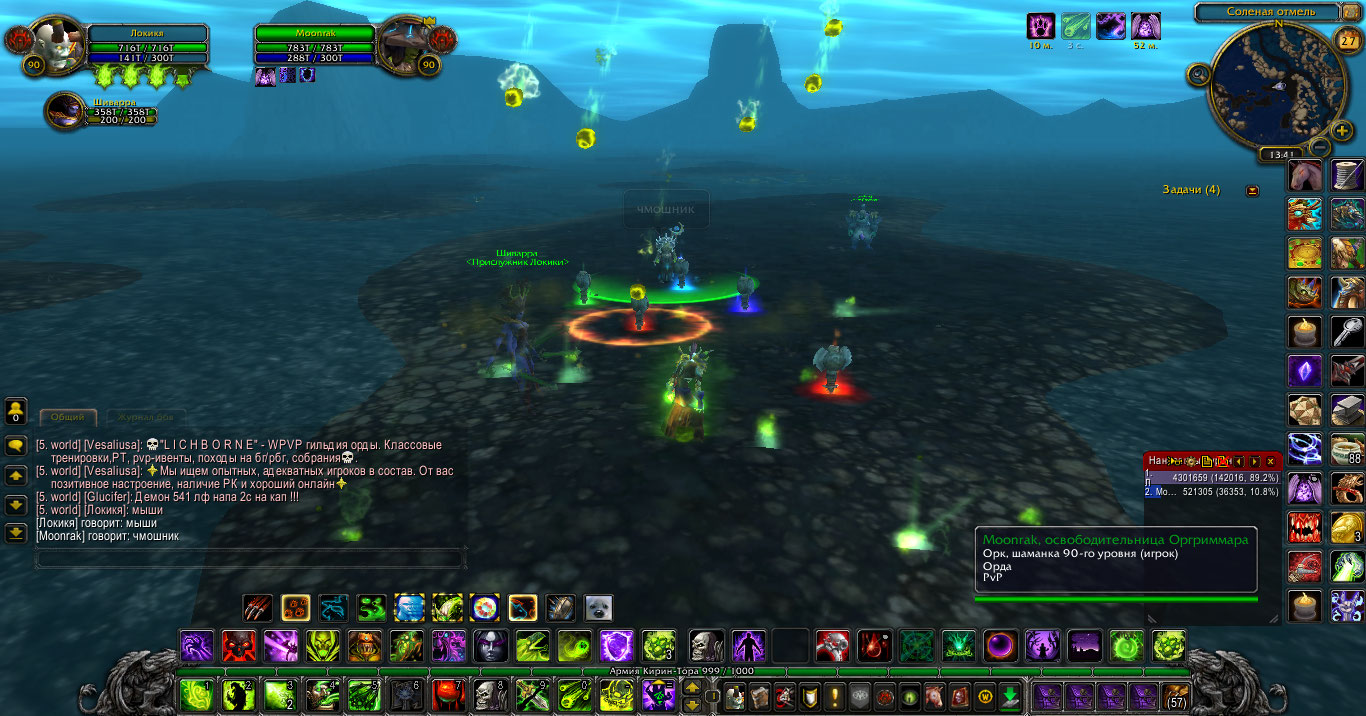Expand the Задачи (4) quest tracker
This screenshot has width=1366, height=716.
(1251, 190)
